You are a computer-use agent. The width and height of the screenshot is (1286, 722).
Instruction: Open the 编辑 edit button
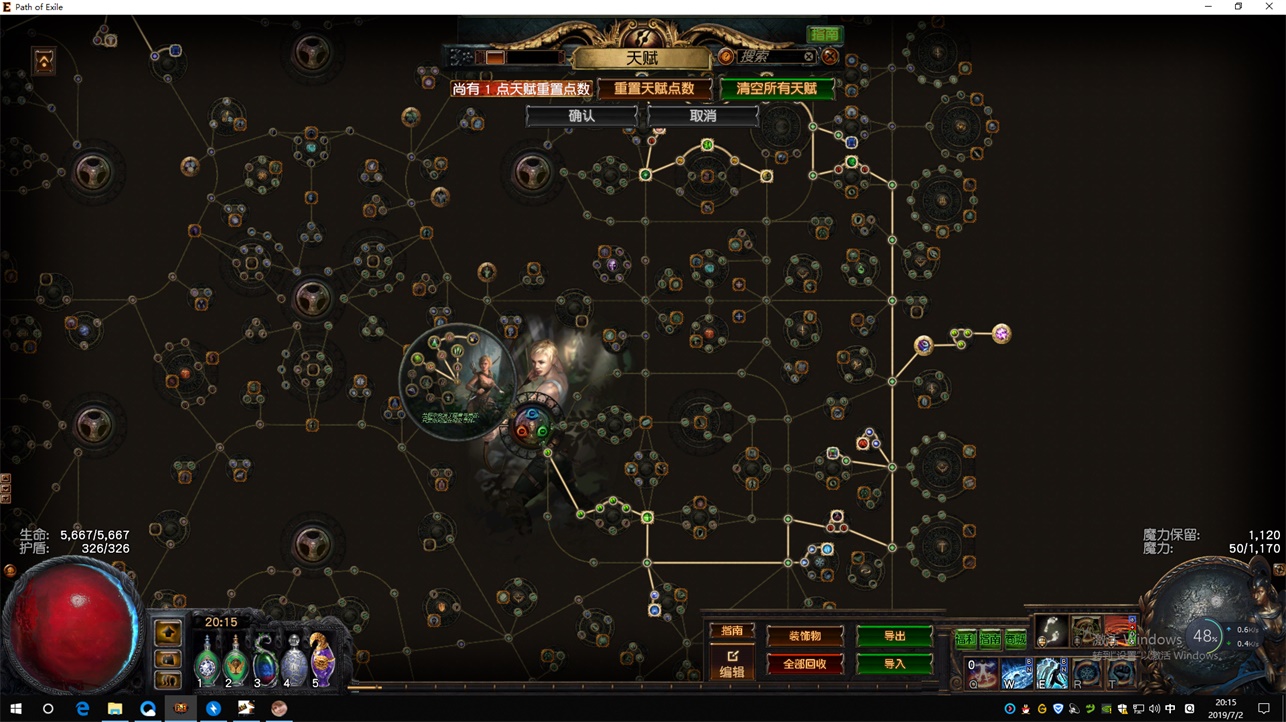(732, 664)
